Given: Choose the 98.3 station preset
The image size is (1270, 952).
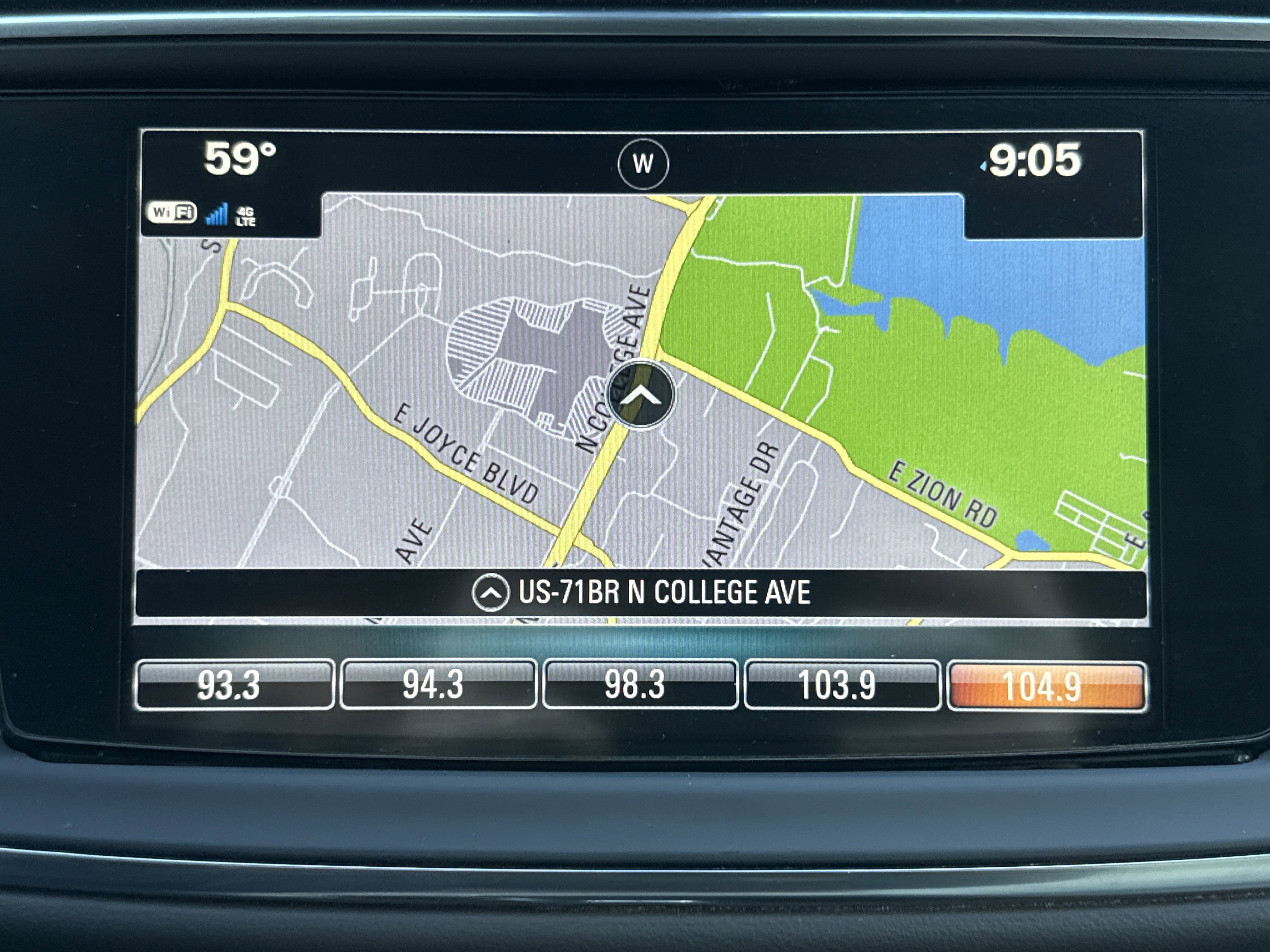Looking at the screenshot, I should point(640,685).
